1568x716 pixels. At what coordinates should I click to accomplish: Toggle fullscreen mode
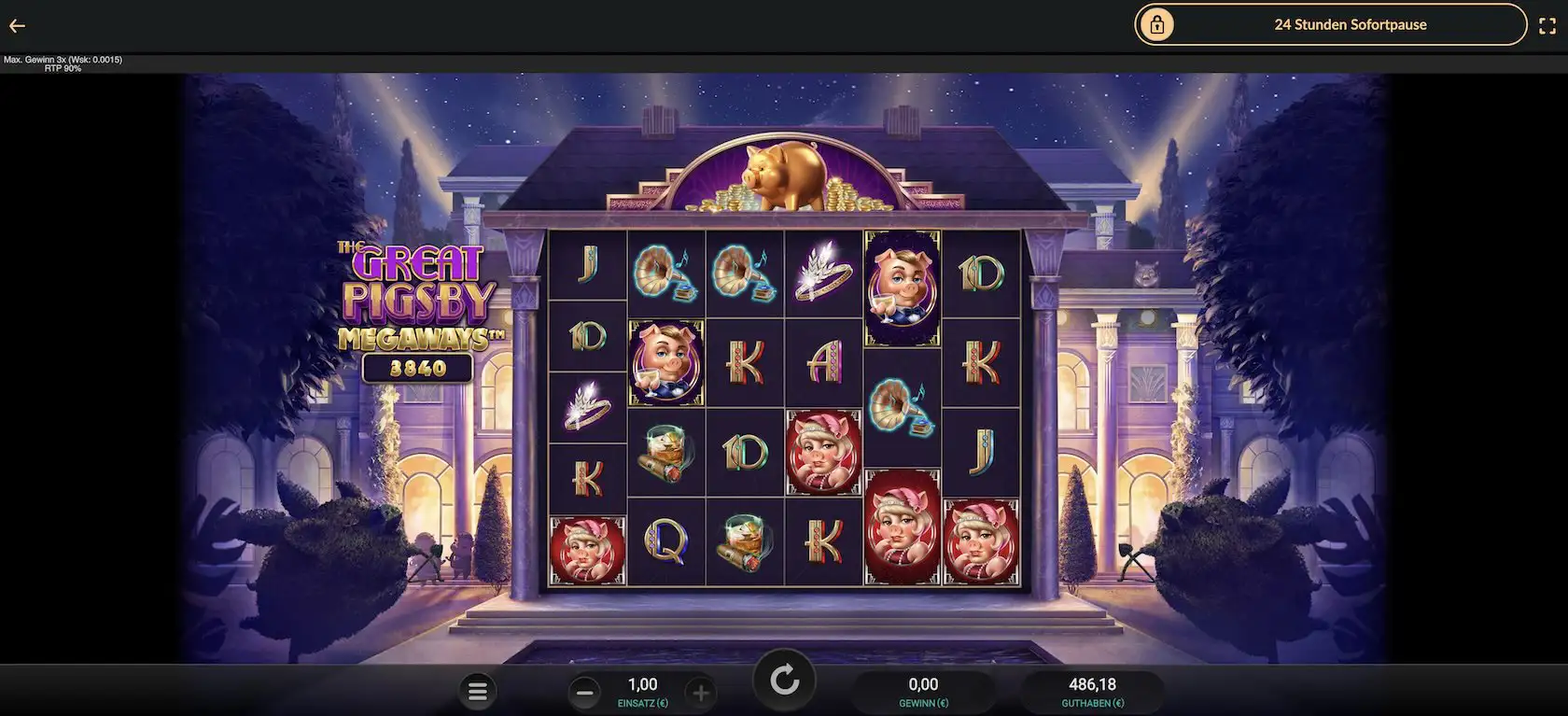[1547, 26]
